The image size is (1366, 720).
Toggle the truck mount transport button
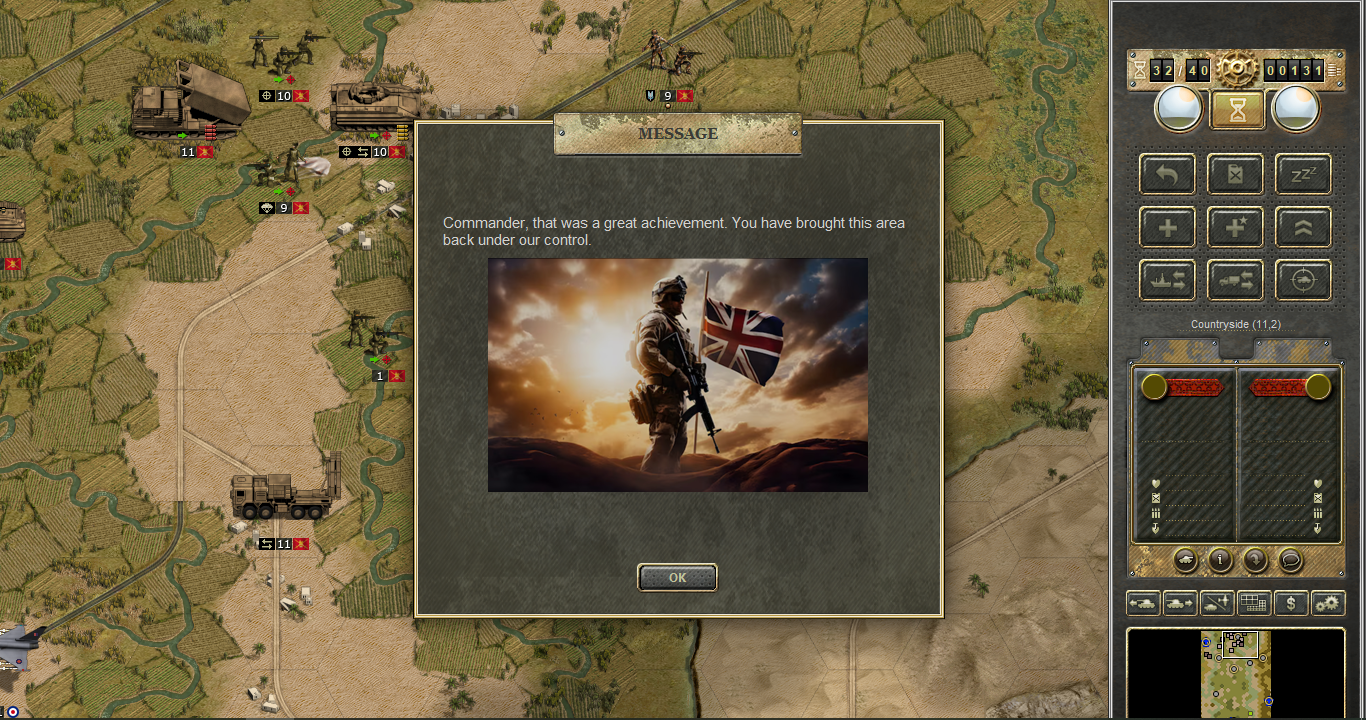1235,281
